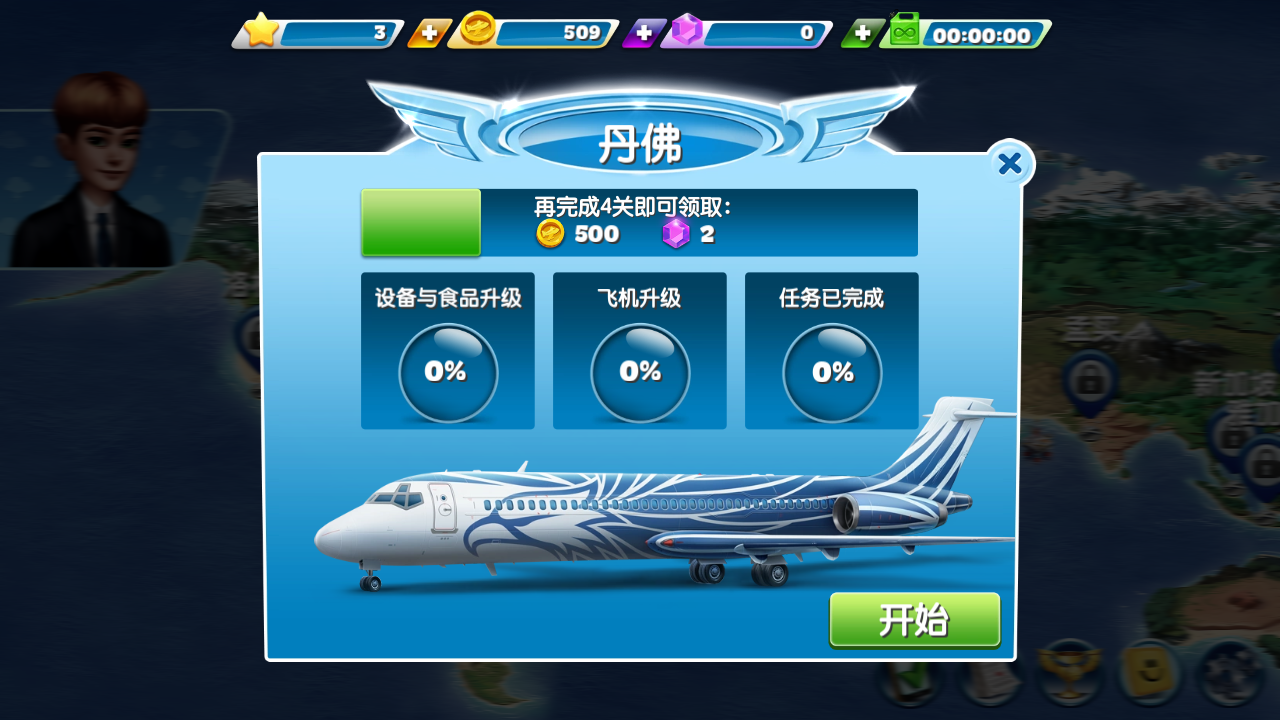Click the 飞机升级 0% progress orb

639,372
